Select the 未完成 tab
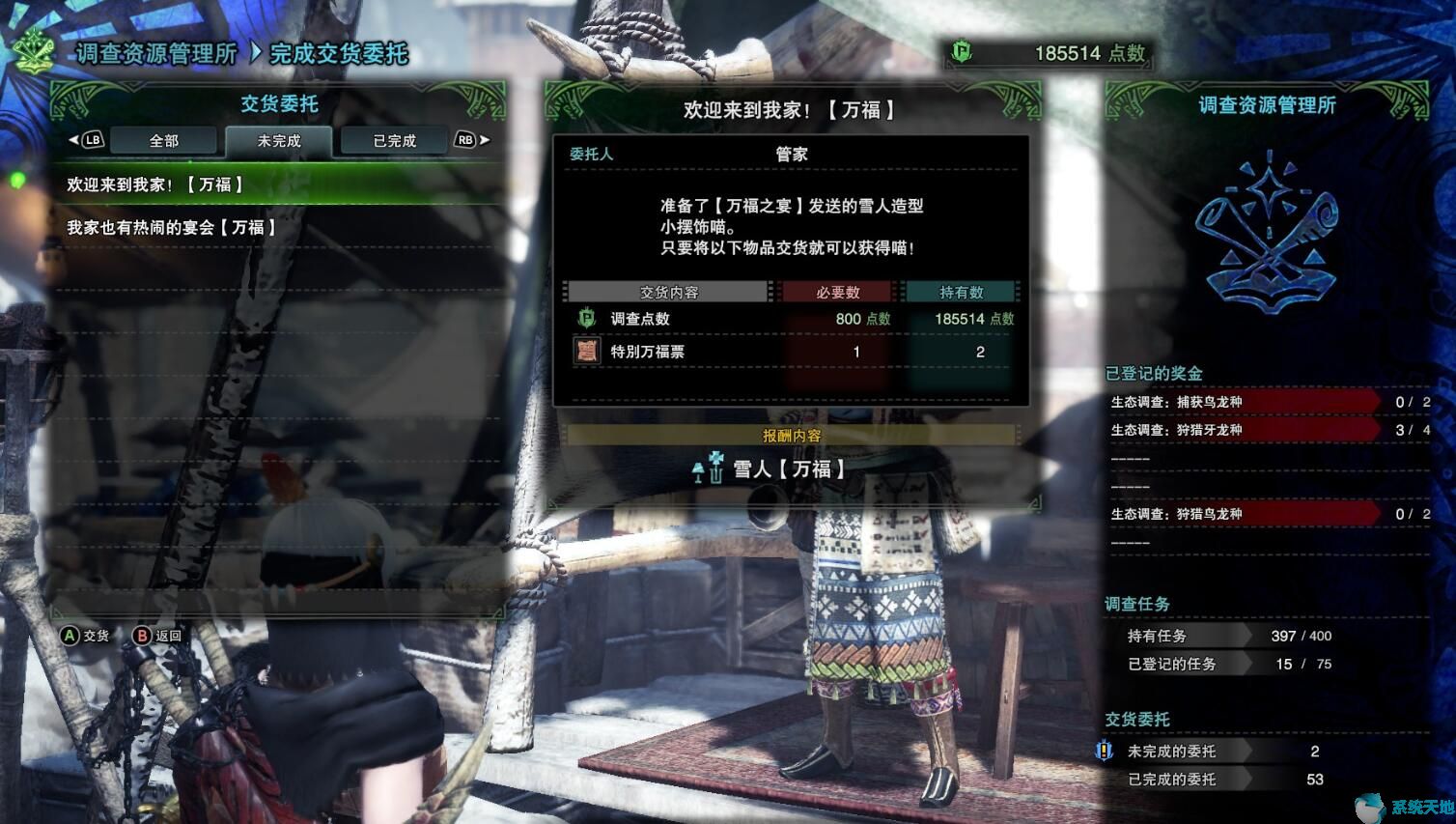Viewport: 1456px width, 824px height. 279,141
